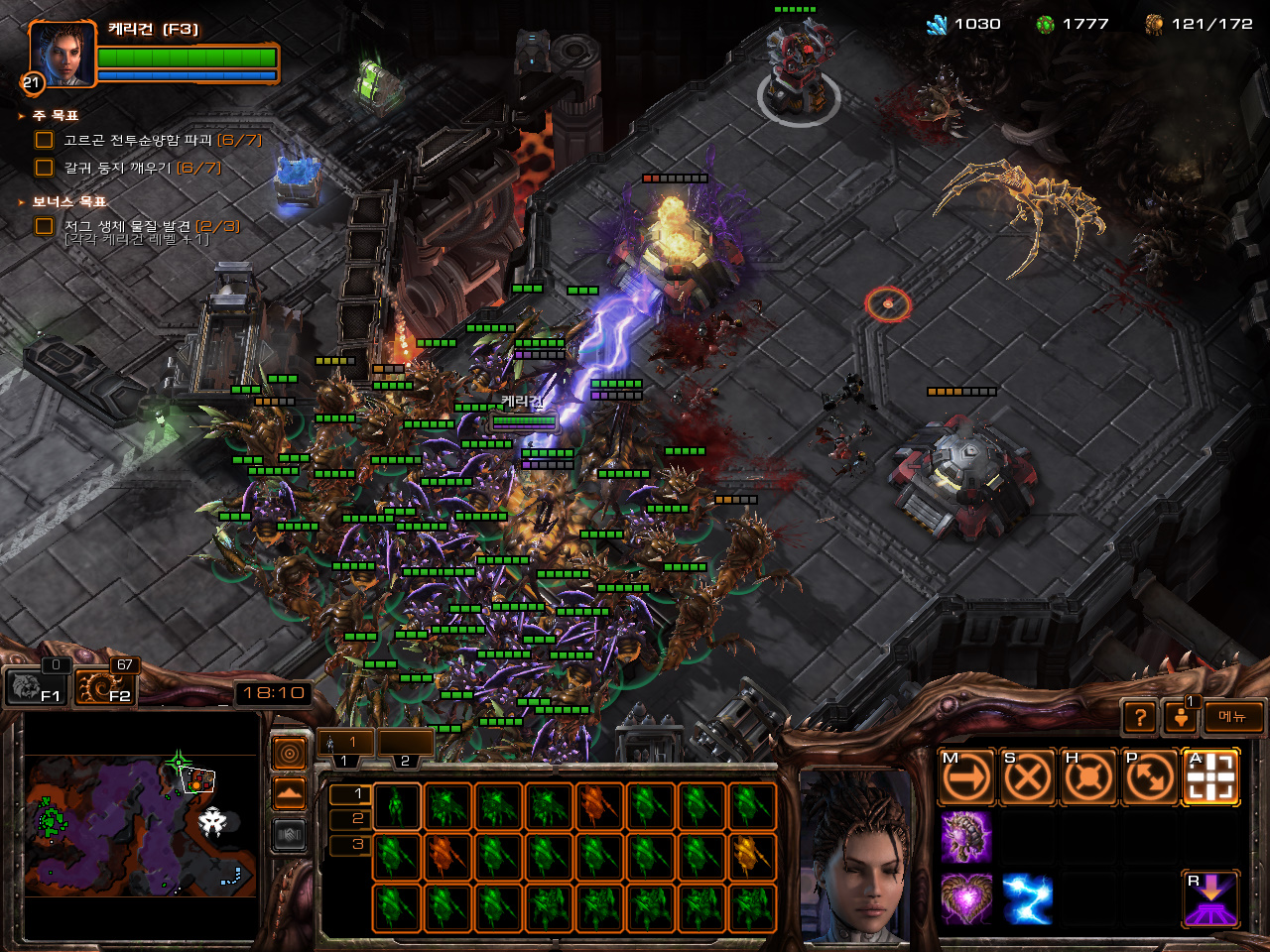The width and height of the screenshot is (1270, 952).
Task: Toggle the minimap terrain view button
Action: (x=289, y=793)
